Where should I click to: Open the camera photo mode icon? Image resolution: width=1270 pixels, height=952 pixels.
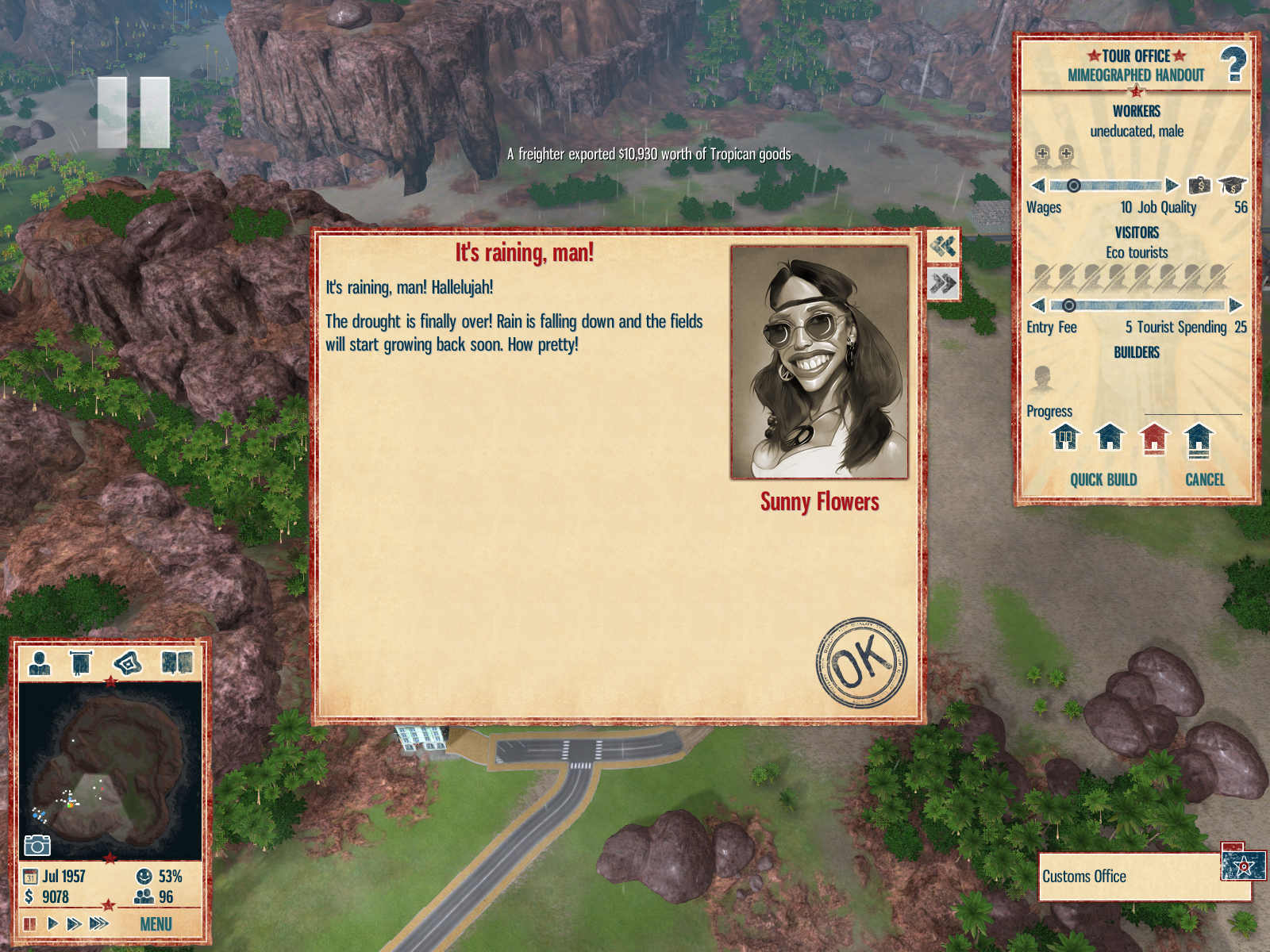[37, 846]
